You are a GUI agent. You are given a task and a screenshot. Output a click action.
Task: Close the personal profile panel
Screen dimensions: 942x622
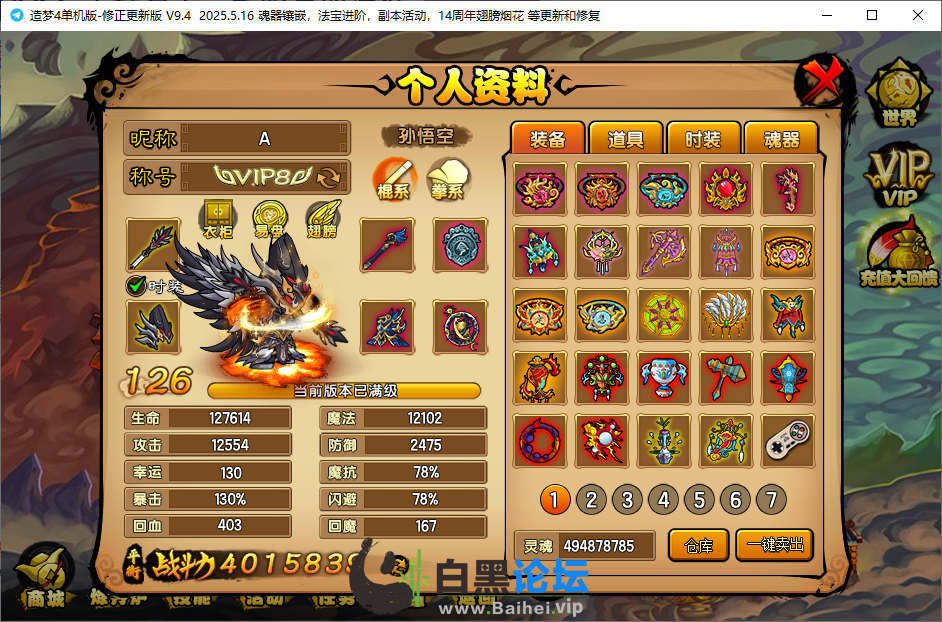click(821, 82)
